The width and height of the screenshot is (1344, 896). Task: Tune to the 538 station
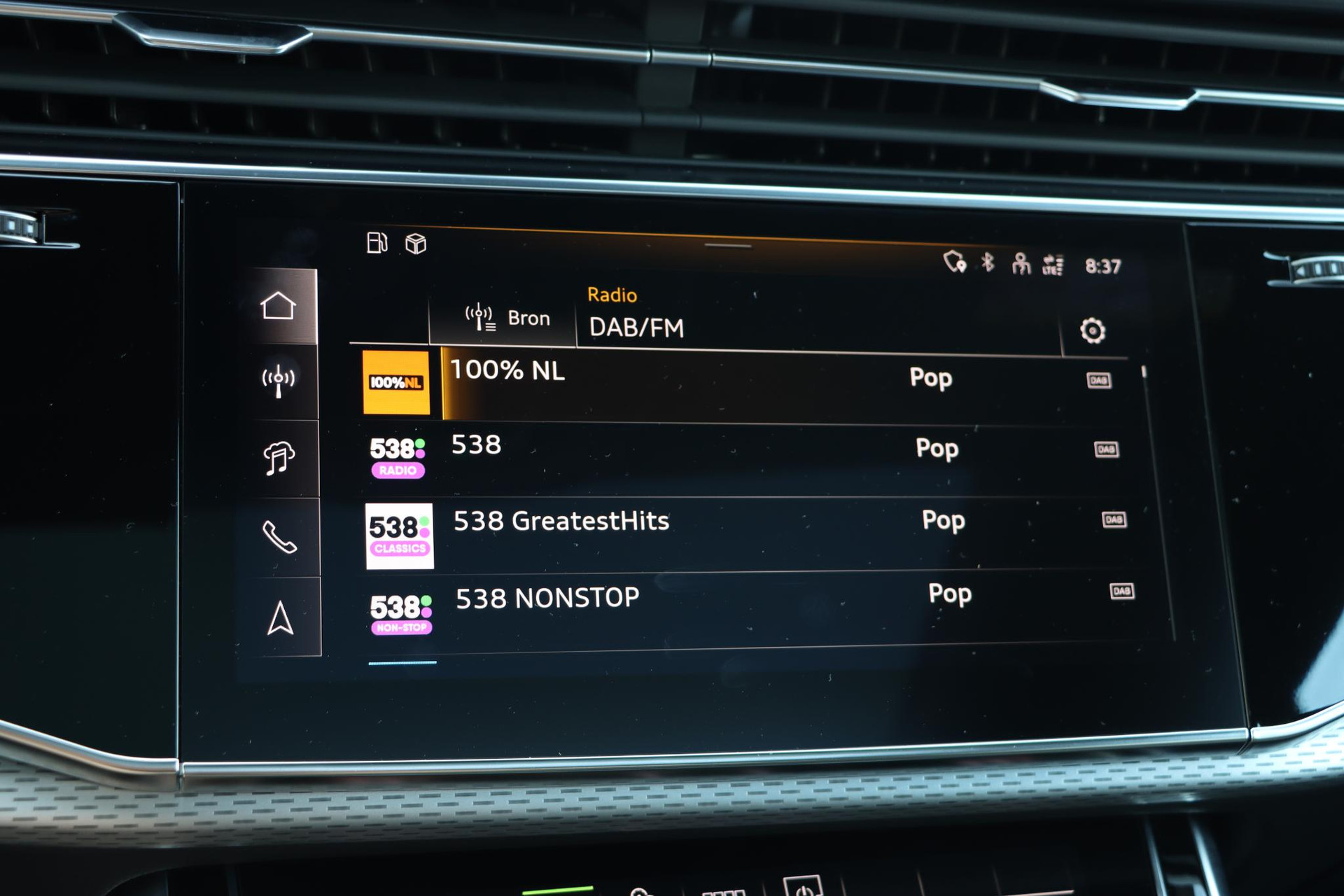476,445
